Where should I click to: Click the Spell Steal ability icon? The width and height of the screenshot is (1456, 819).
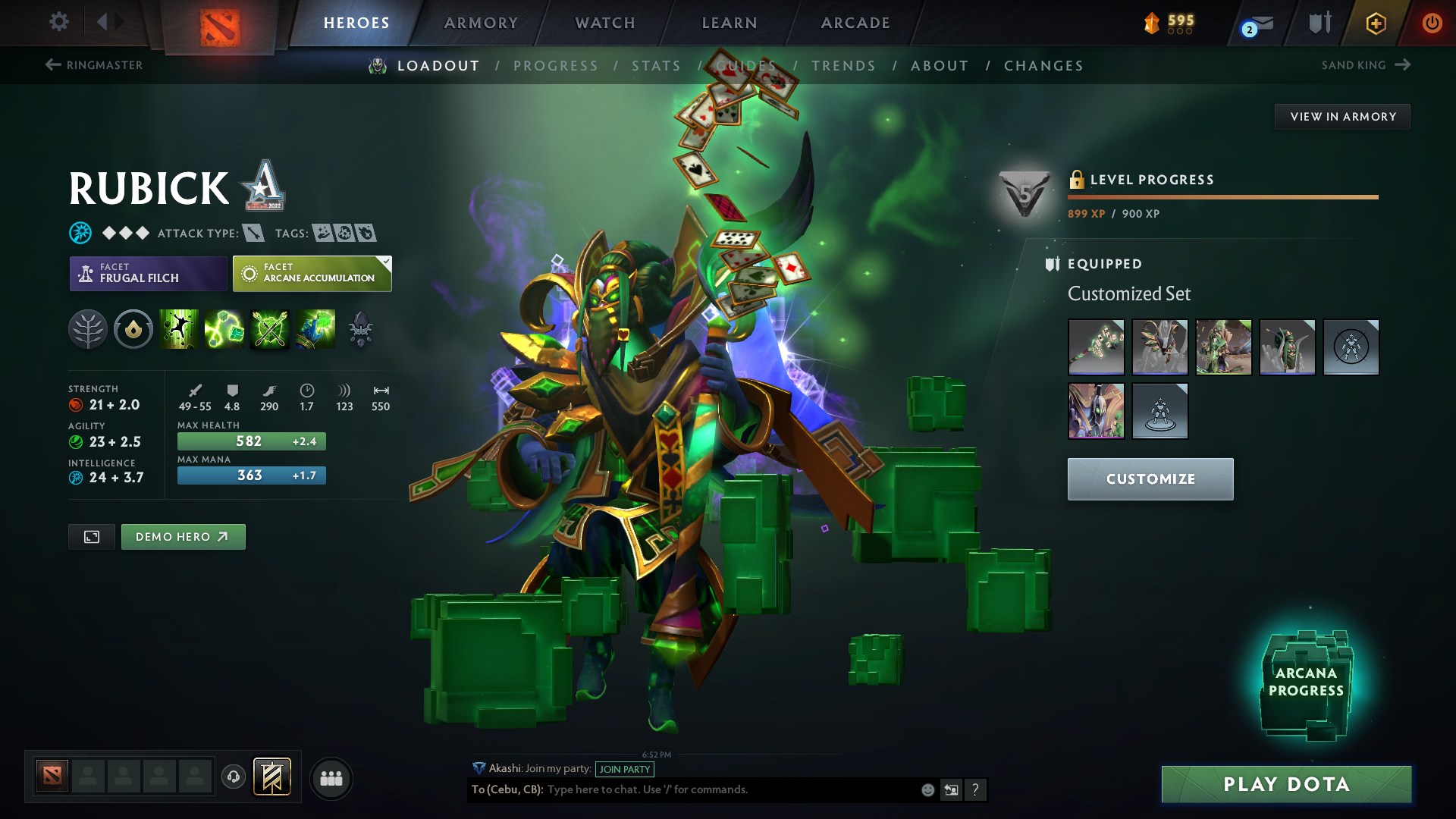click(315, 329)
